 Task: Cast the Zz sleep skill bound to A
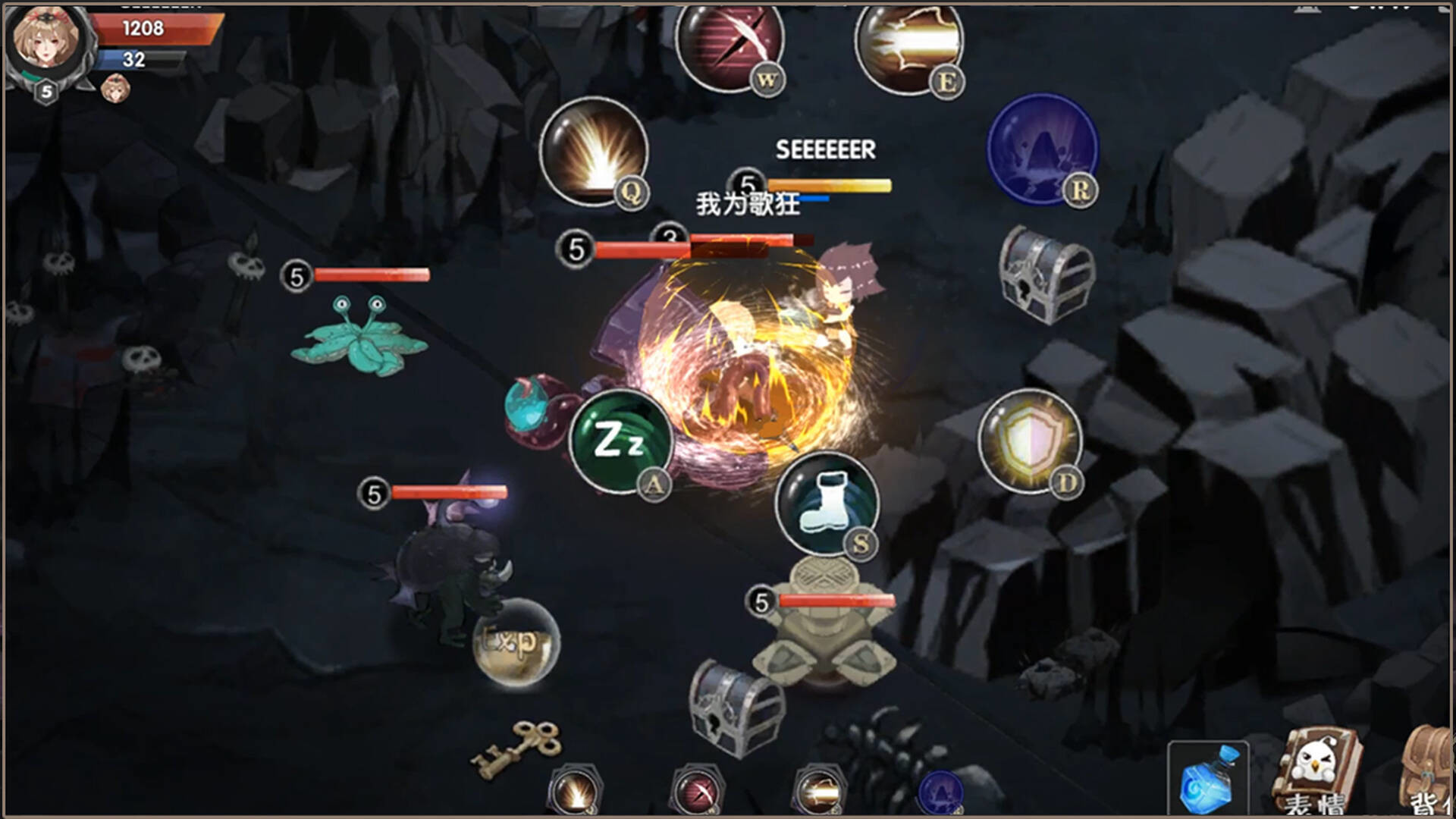(622, 440)
